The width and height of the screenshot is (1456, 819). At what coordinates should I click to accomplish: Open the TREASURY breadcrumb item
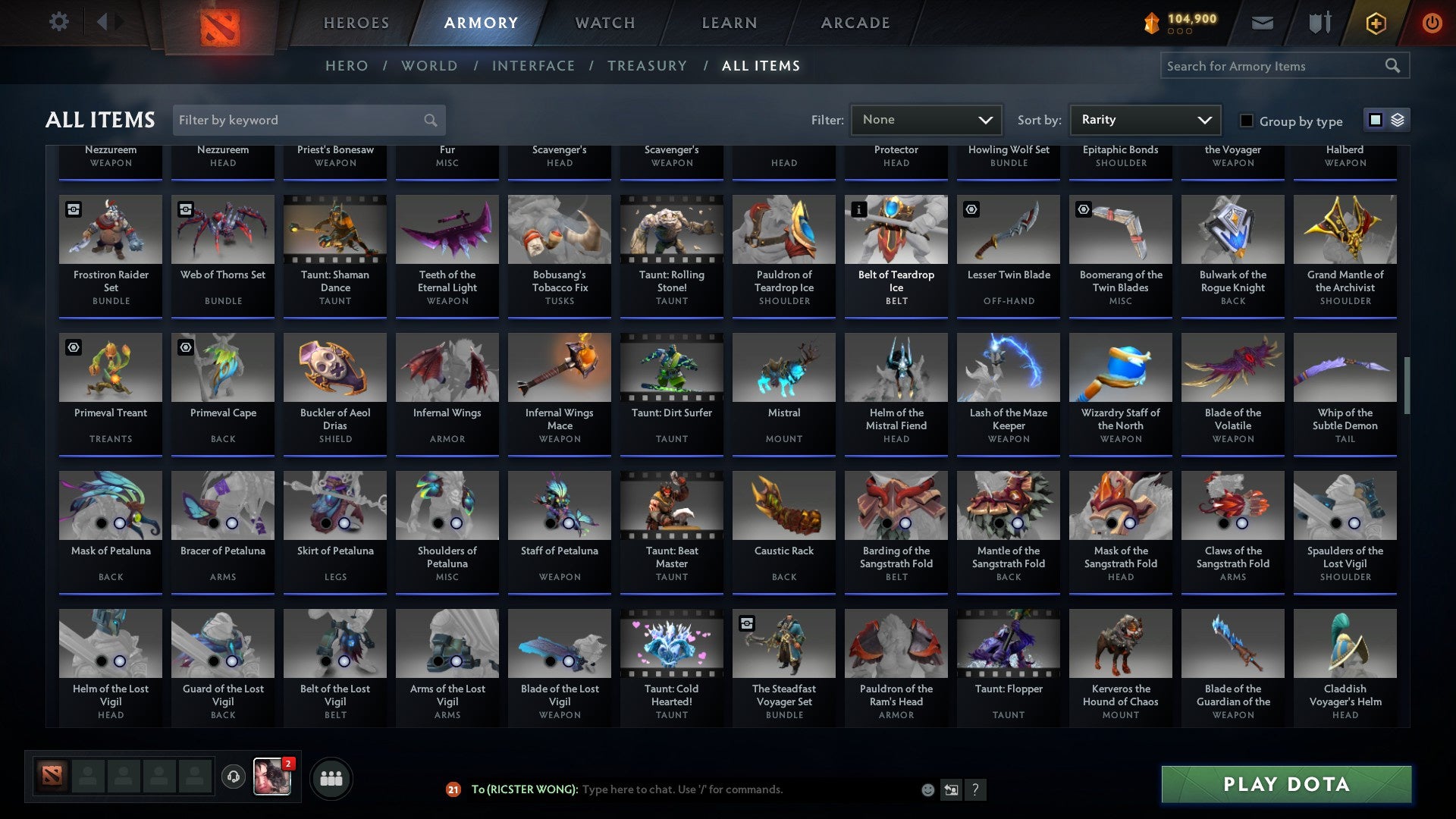click(647, 66)
